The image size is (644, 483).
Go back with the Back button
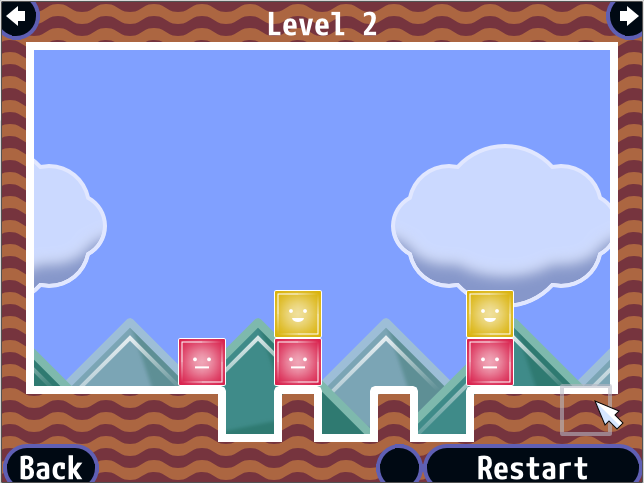pyautogui.click(x=50, y=467)
